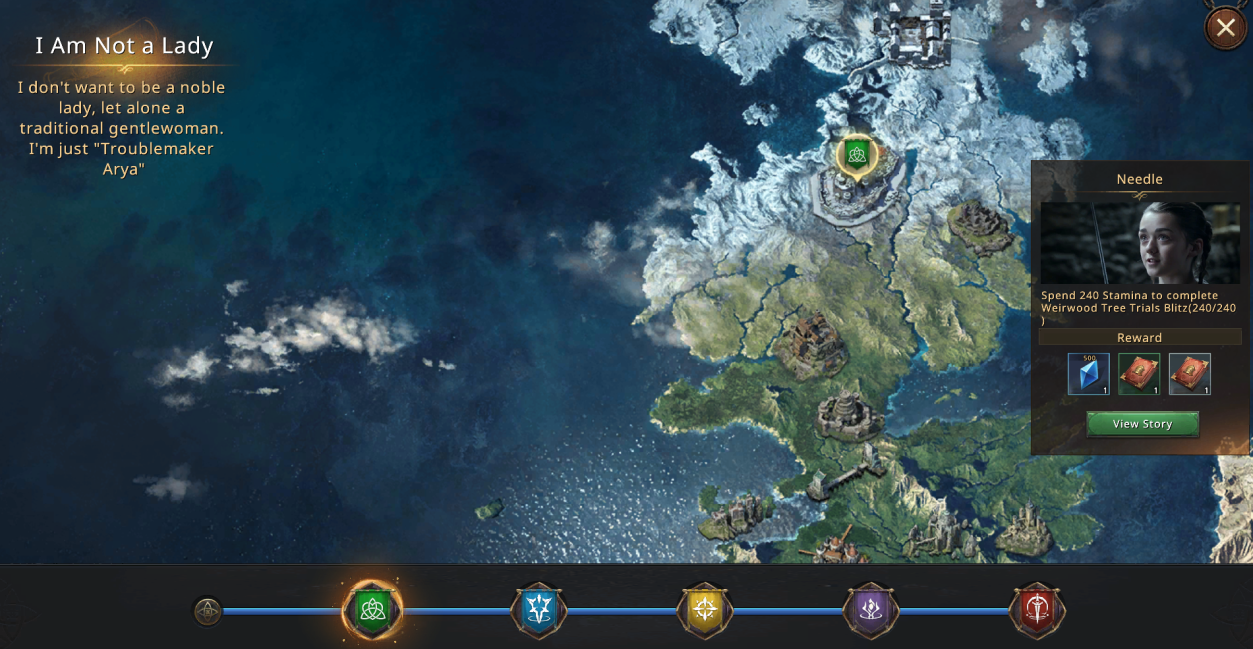Open the Needle story thumbnail of Arya
The image size is (1253, 649).
(1140, 243)
